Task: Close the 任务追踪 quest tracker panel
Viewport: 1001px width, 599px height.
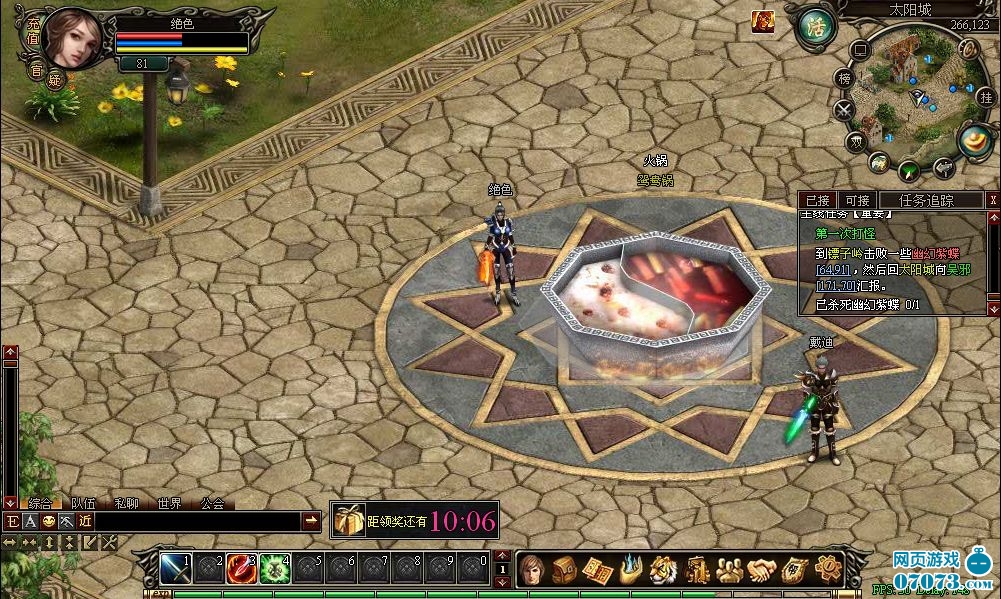Action: (x=992, y=200)
